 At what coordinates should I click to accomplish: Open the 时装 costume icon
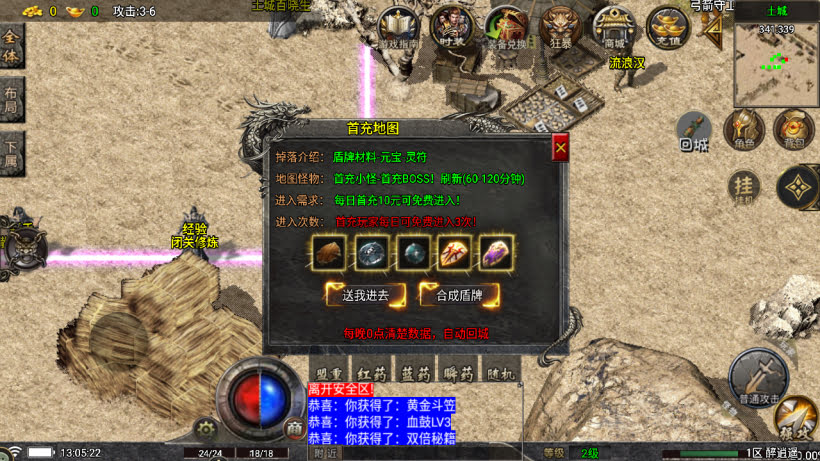click(x=452, y=27)
